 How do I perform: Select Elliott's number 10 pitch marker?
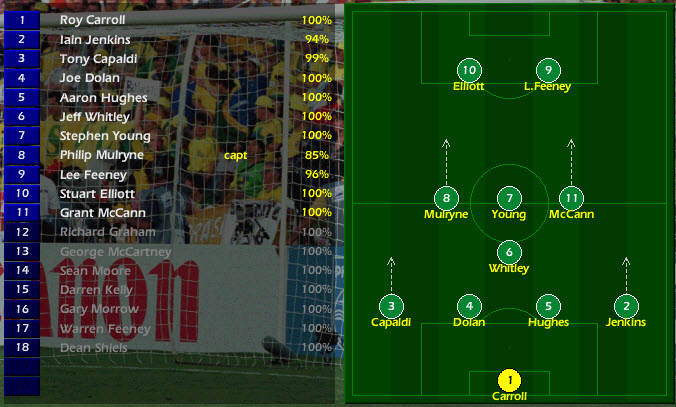pyautogui.click(x=468, y=70)
